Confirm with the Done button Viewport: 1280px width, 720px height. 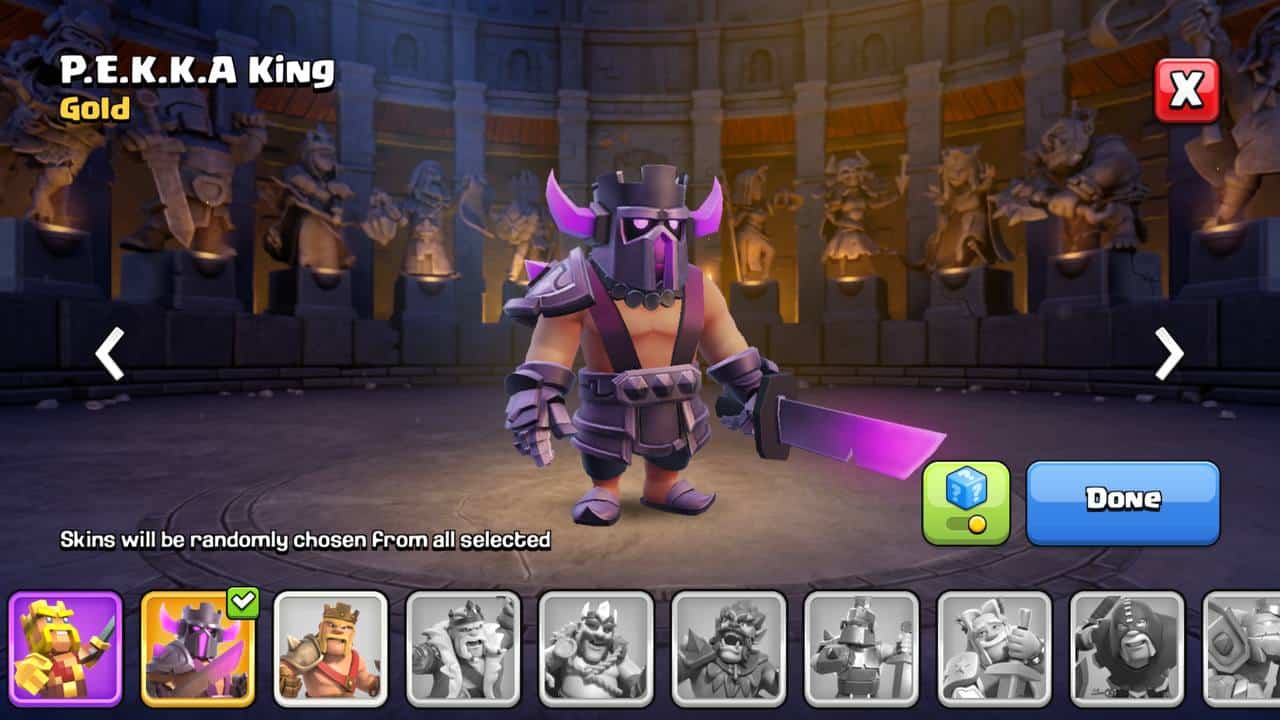pos(1123,503)
